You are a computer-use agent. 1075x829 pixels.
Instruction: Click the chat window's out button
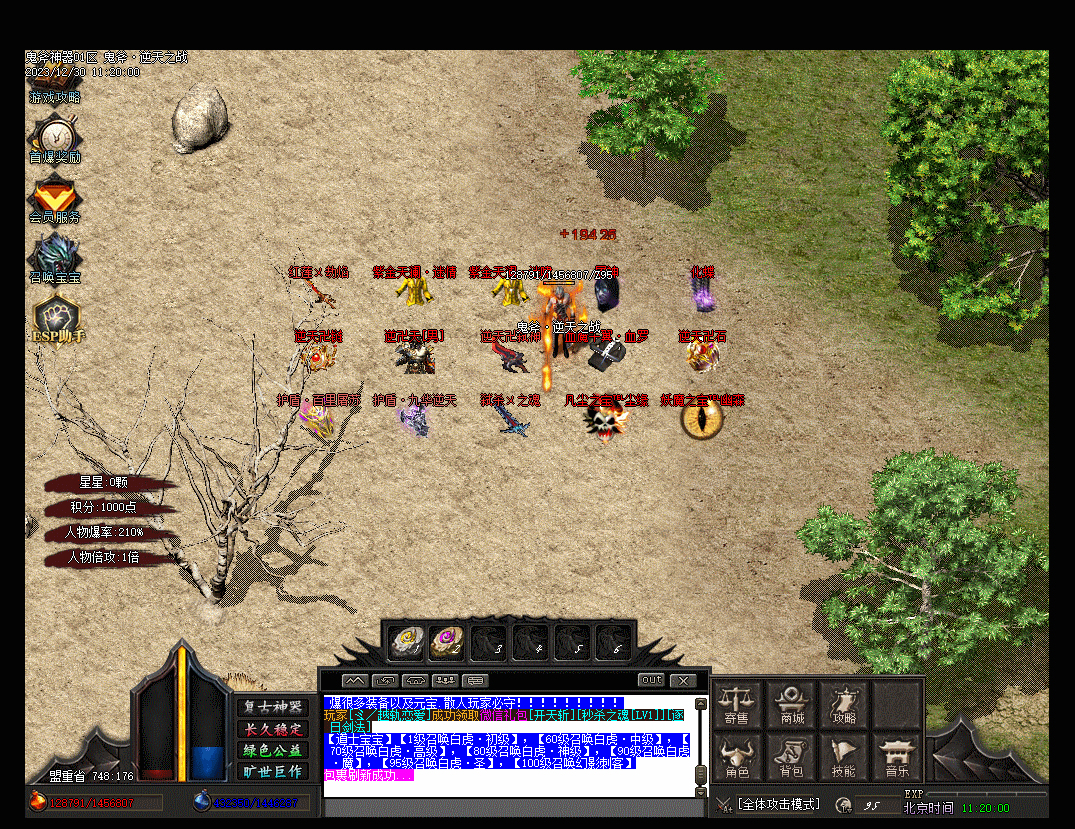point(652,680)
